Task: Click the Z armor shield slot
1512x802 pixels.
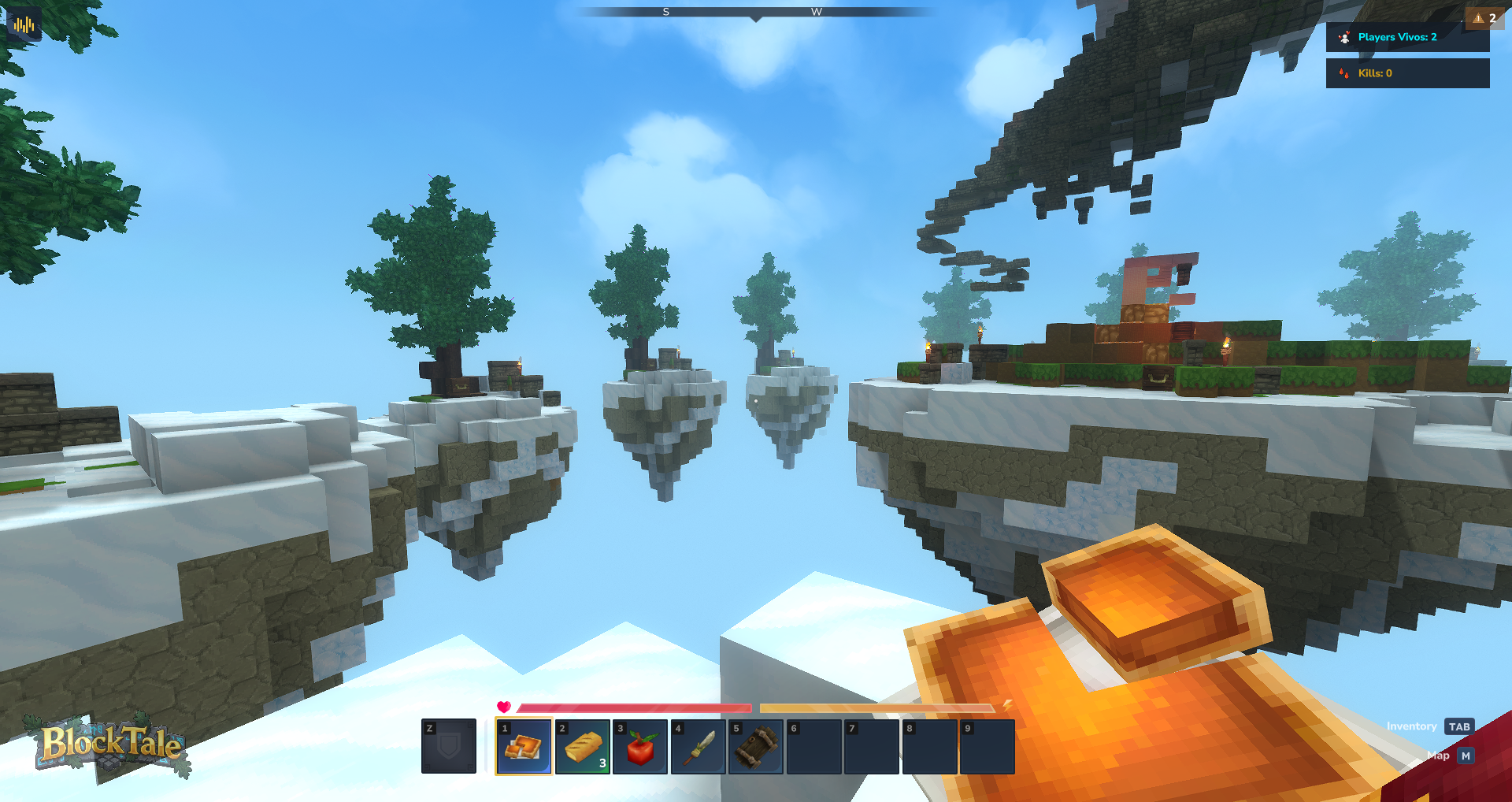Action: coord(449,746)
